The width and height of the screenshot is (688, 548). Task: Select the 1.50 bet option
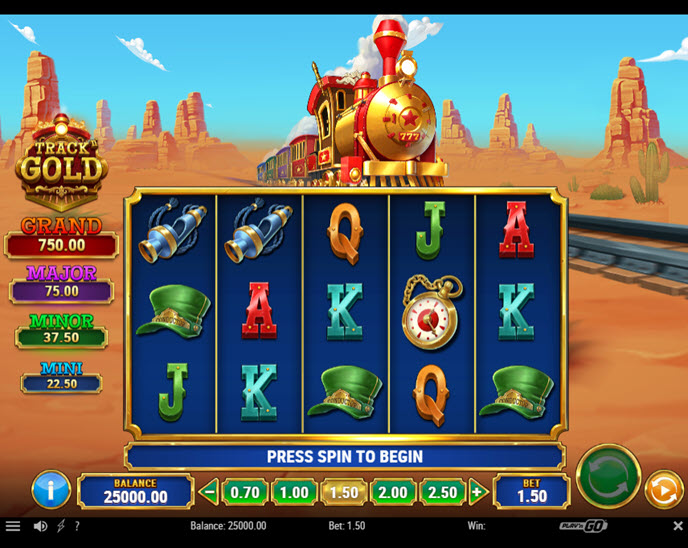pyautogui.click(x=343, y=492)
